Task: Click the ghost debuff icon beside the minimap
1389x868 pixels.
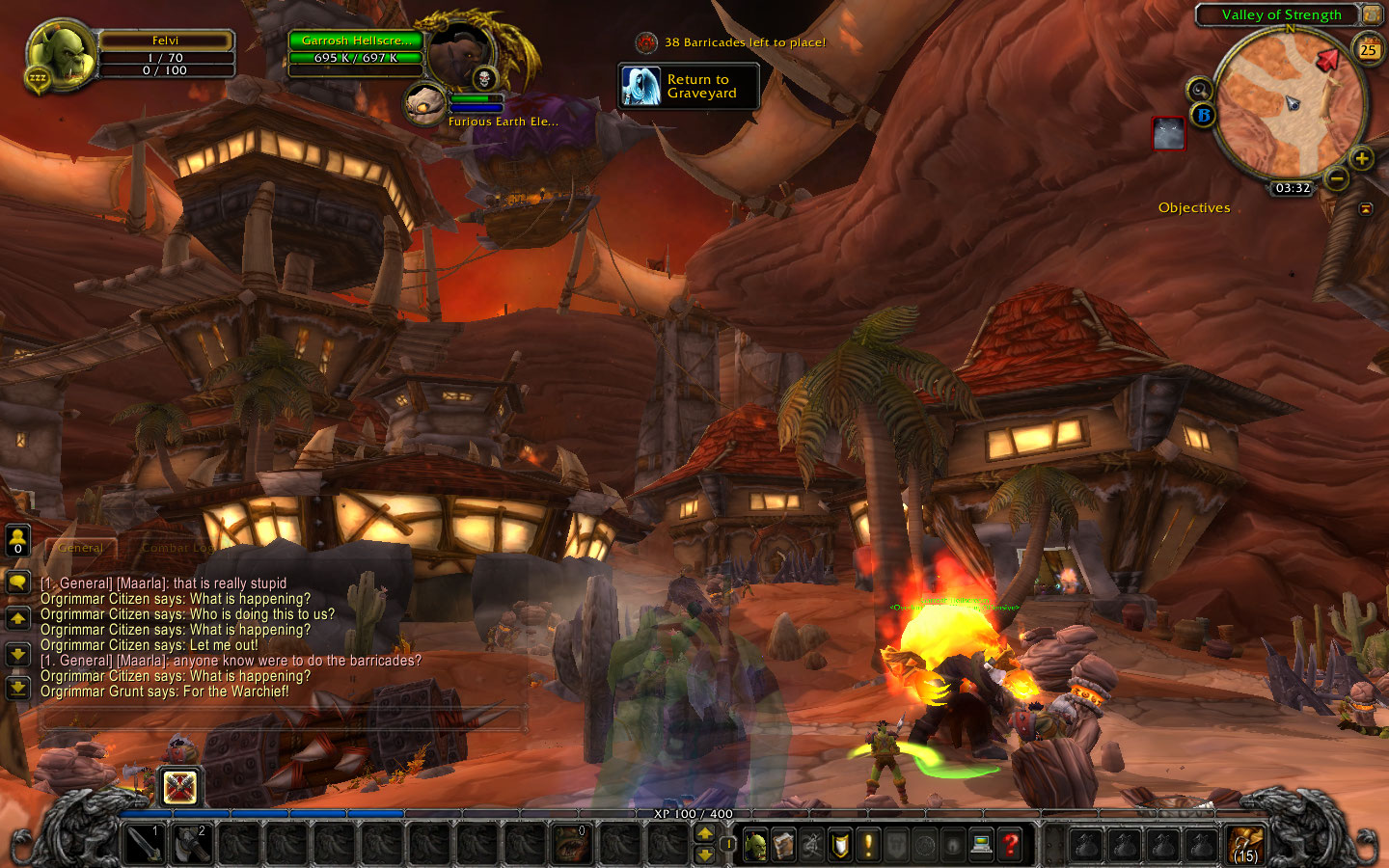Action: pyautogui.click(x=1168, y=134)
